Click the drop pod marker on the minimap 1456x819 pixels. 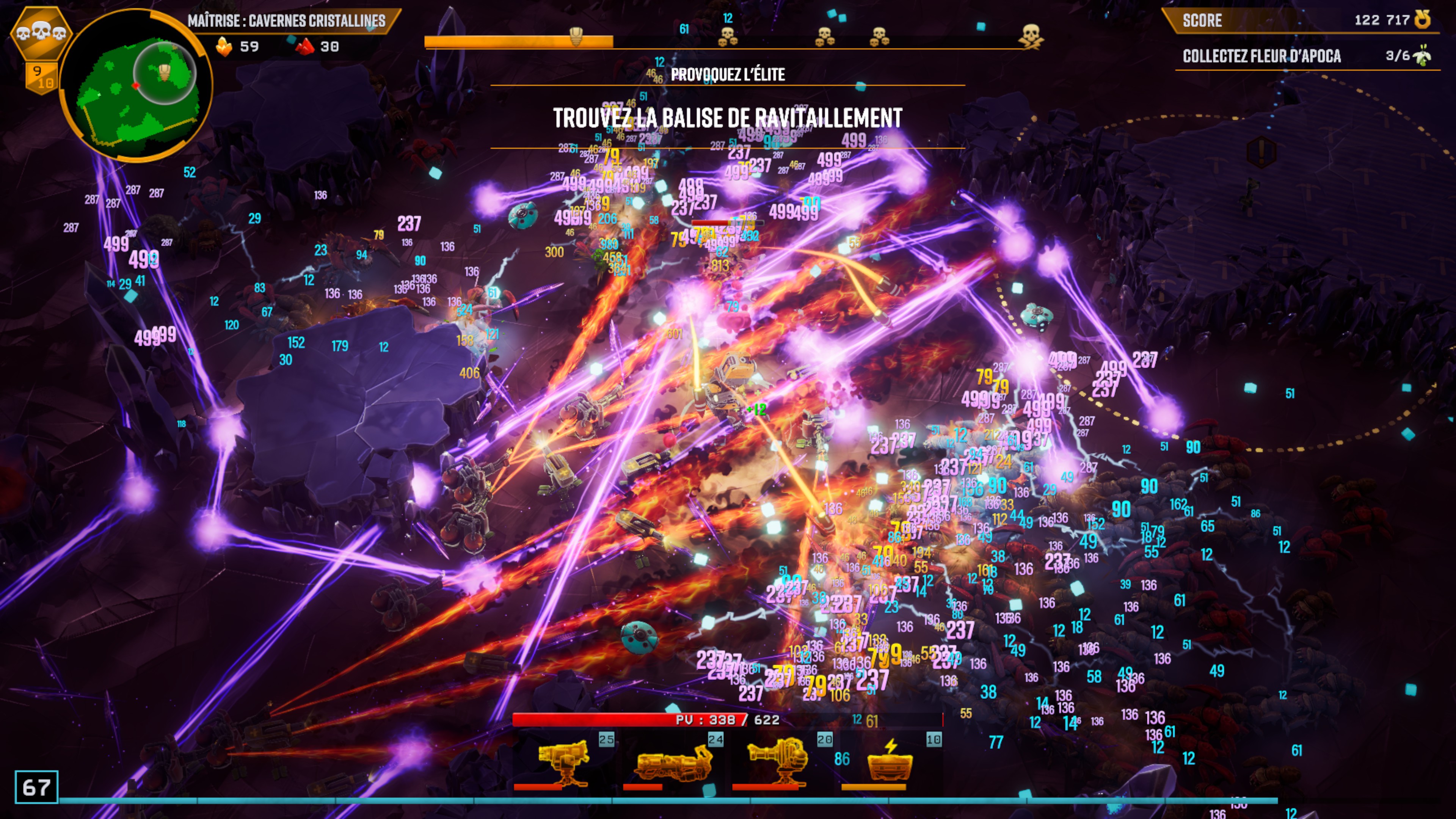pos(165,72)
